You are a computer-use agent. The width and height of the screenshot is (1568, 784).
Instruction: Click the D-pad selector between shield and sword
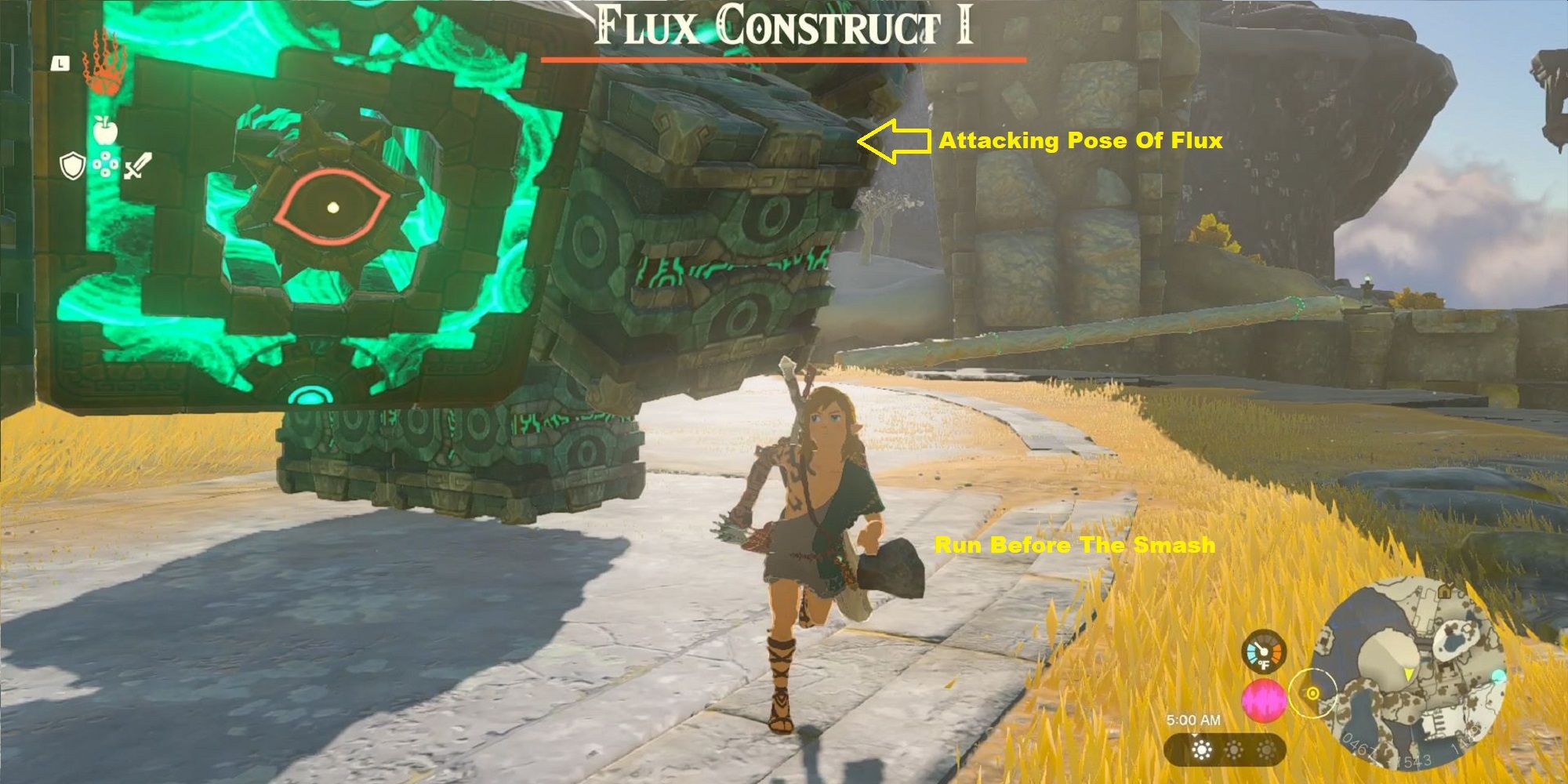[104, 165]
